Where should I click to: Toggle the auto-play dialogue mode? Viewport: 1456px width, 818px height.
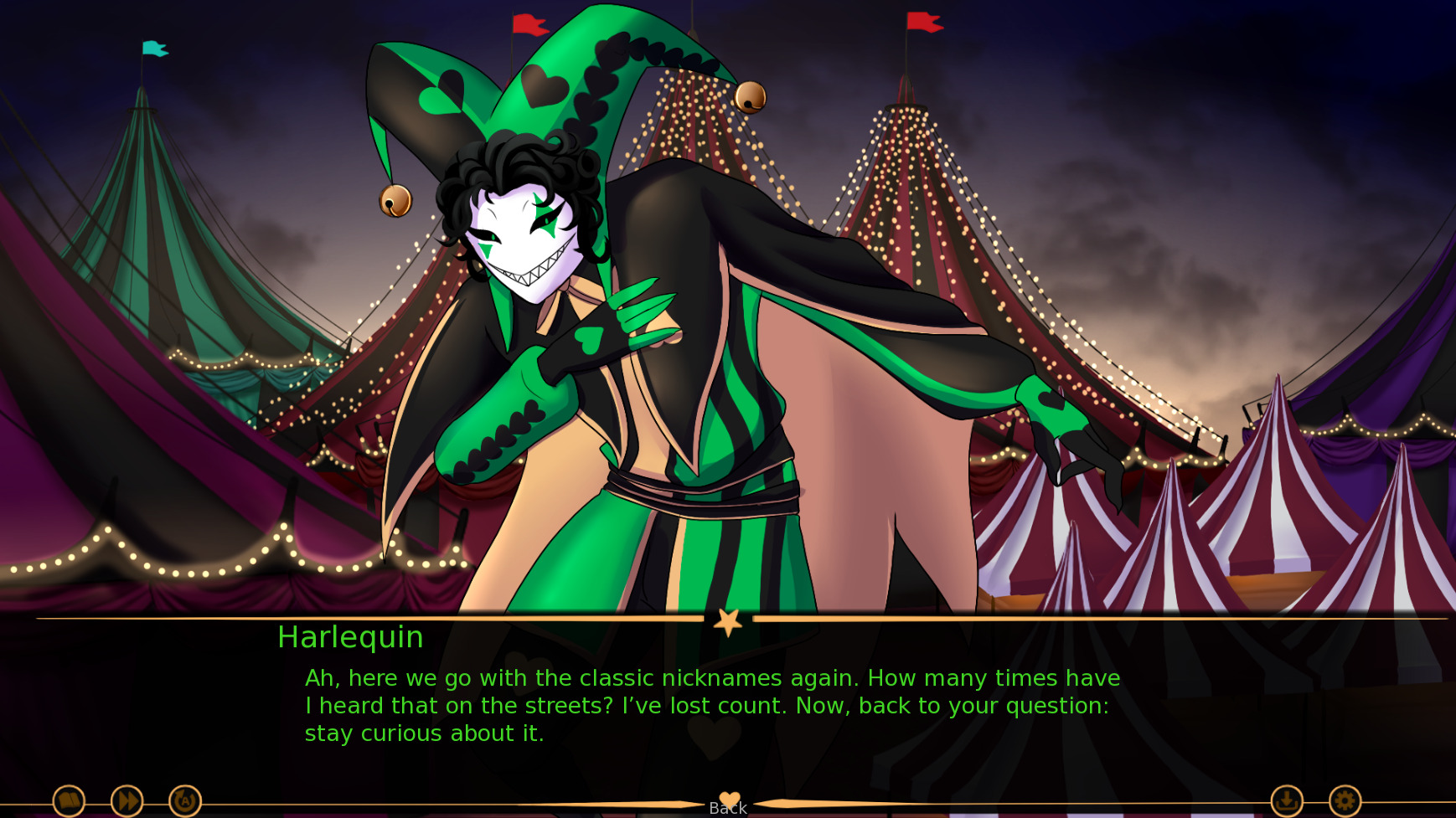click(184, 800)
